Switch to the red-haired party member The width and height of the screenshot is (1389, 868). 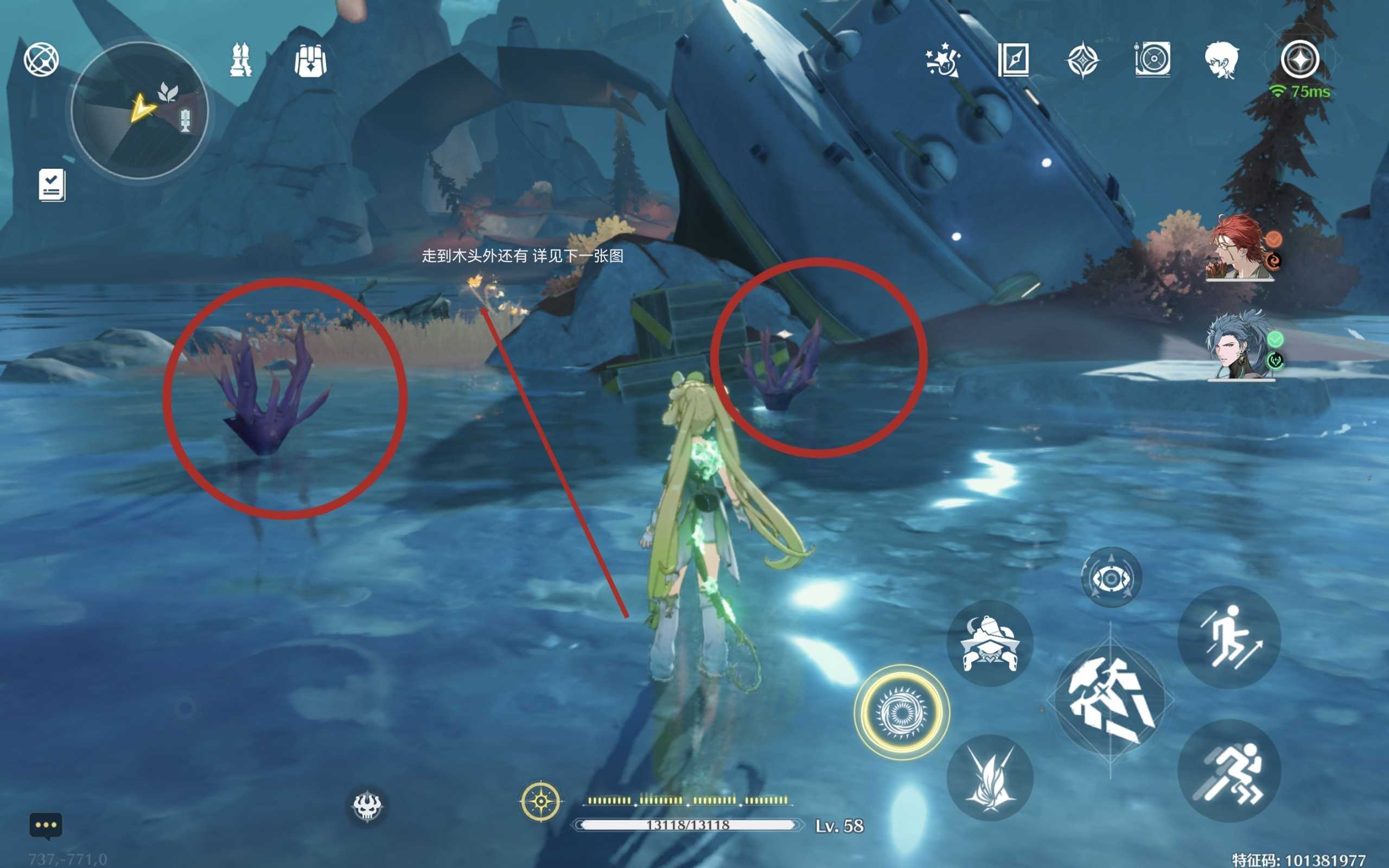(1240, 248)
